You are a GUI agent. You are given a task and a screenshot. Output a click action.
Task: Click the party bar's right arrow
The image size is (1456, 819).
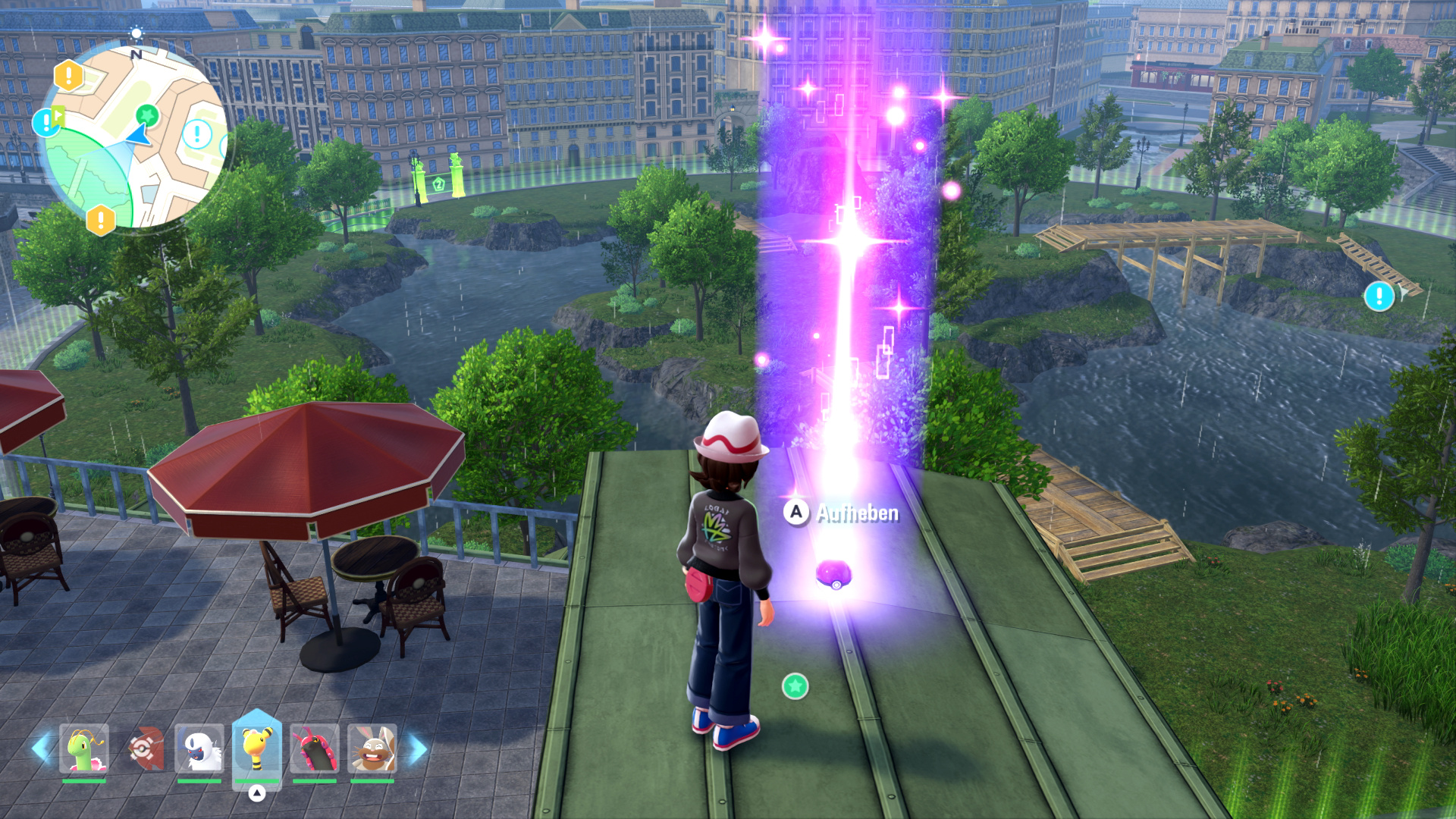[x=418, y=748]
